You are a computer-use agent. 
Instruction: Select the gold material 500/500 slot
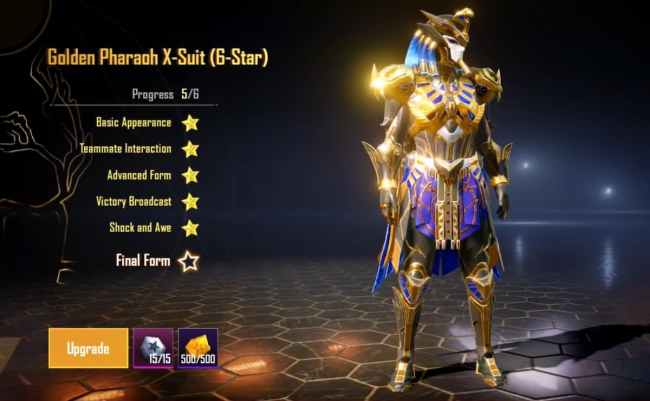point(197,347)
